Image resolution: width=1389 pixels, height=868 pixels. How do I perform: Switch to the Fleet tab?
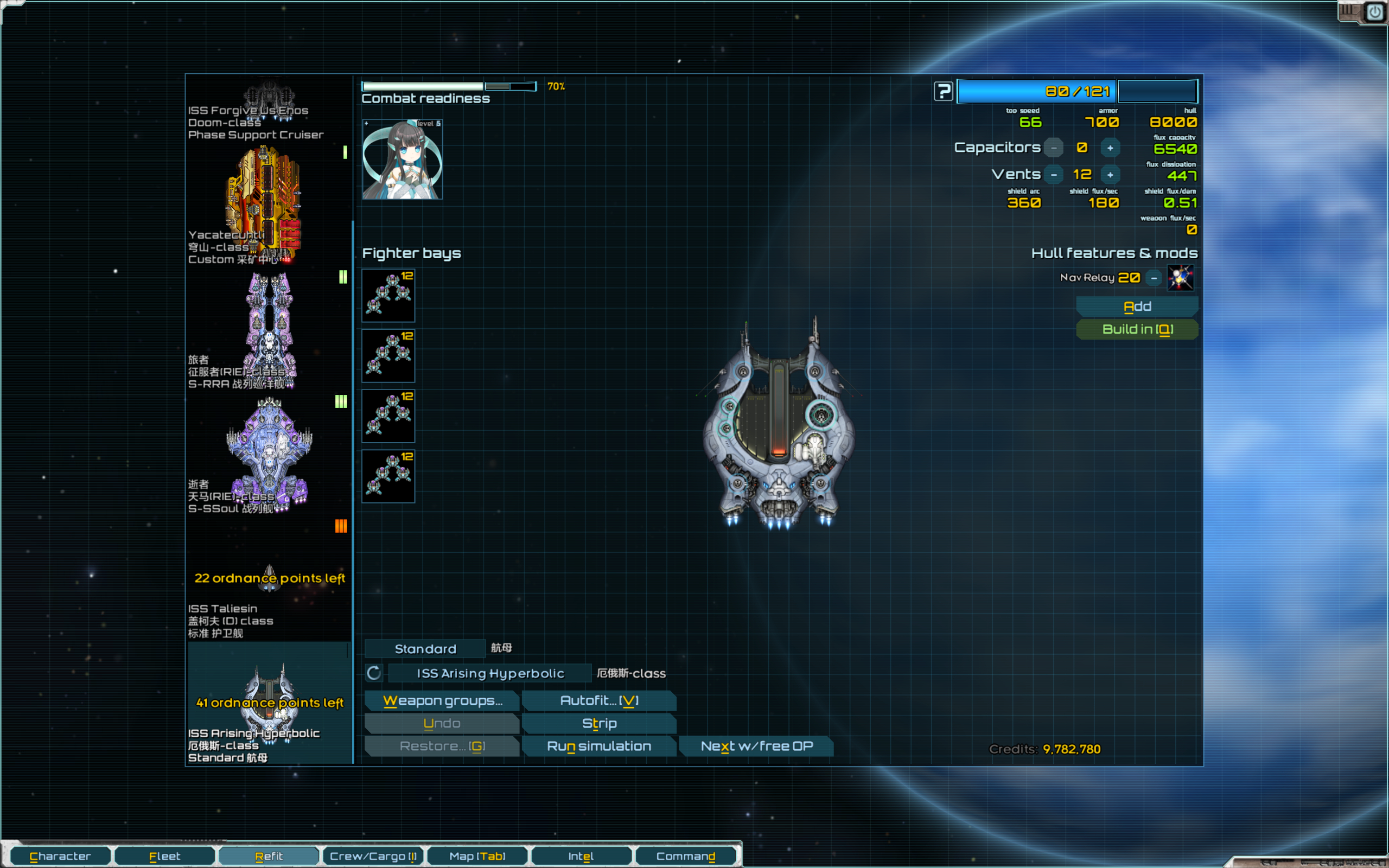coord(165,856)
